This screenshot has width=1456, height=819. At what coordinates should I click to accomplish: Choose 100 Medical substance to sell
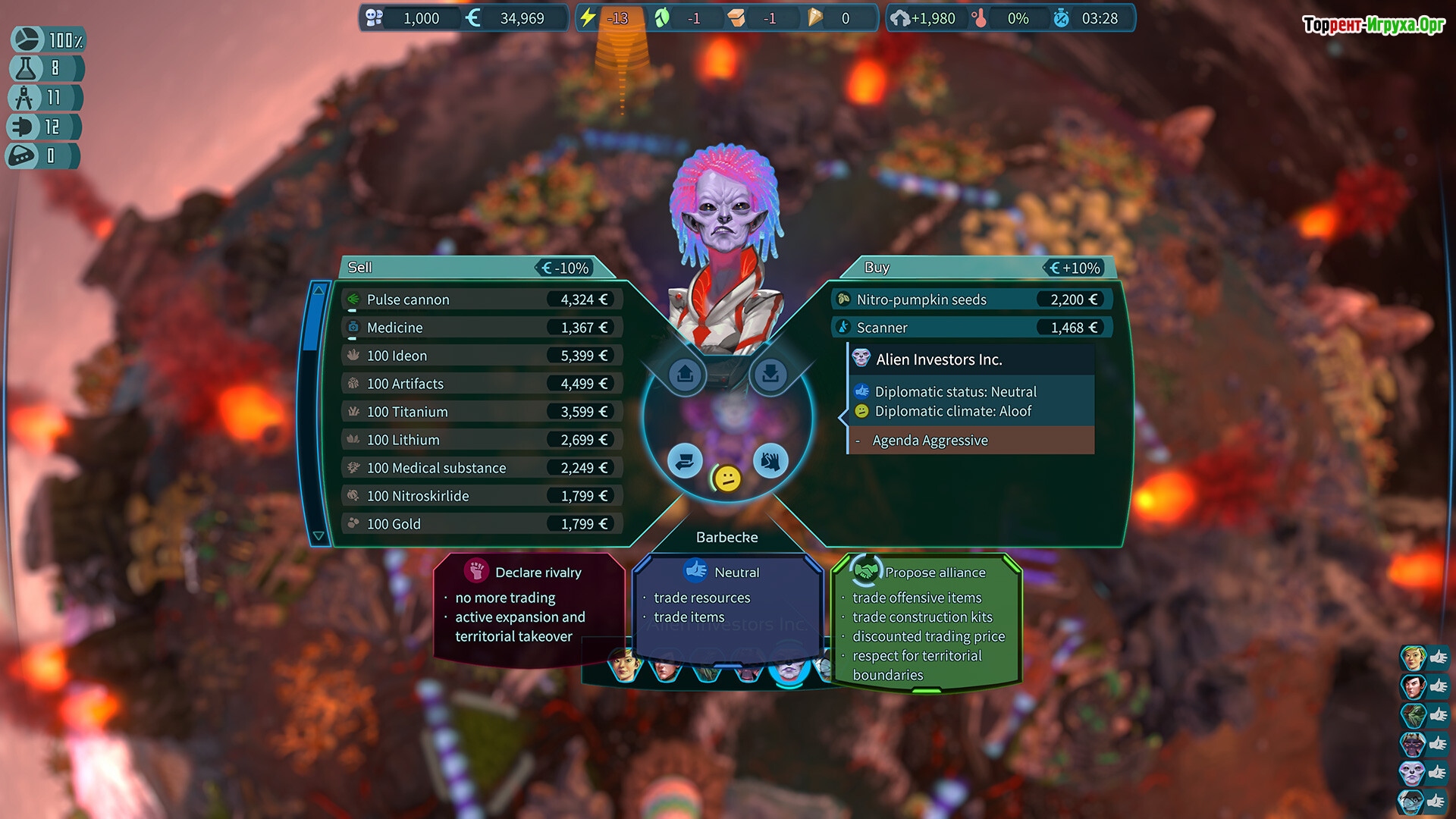482,468
